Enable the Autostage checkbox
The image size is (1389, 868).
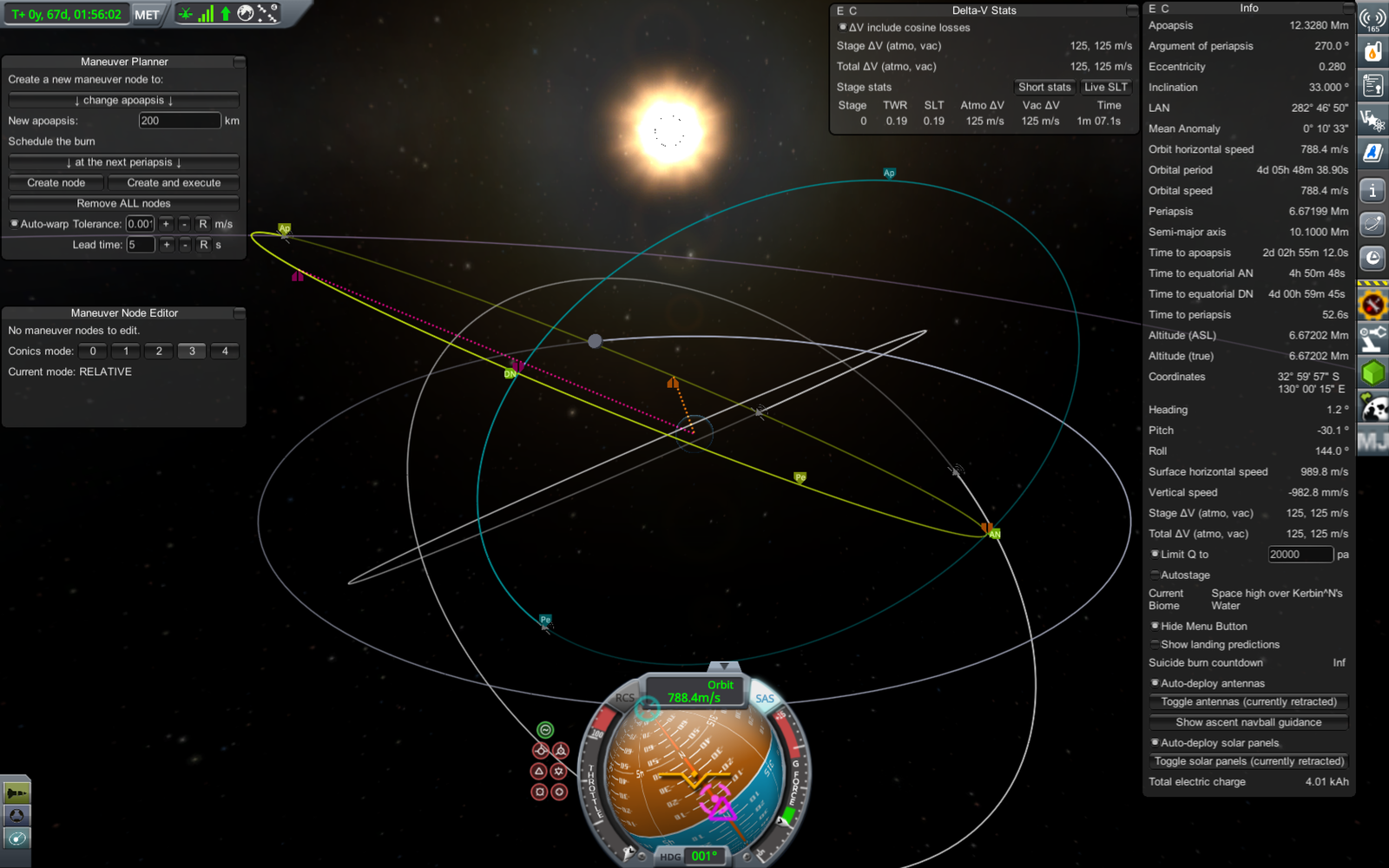point(1155,575)
